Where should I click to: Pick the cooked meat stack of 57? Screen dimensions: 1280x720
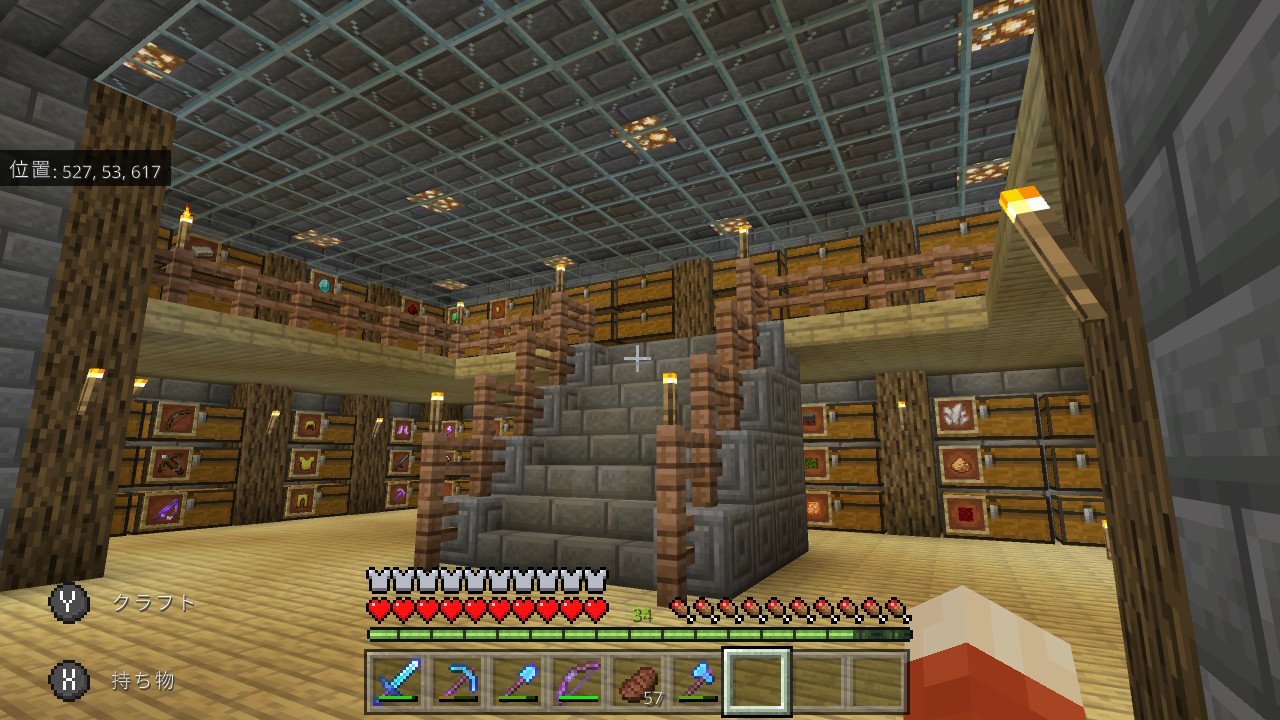pyautogui.click(x=637, y=681)
